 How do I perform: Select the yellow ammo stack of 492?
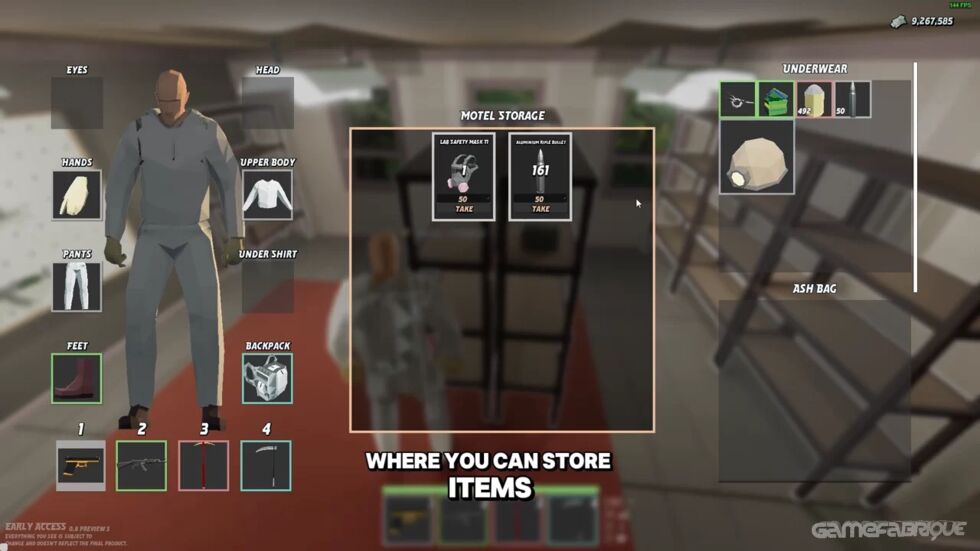(814, 100)
